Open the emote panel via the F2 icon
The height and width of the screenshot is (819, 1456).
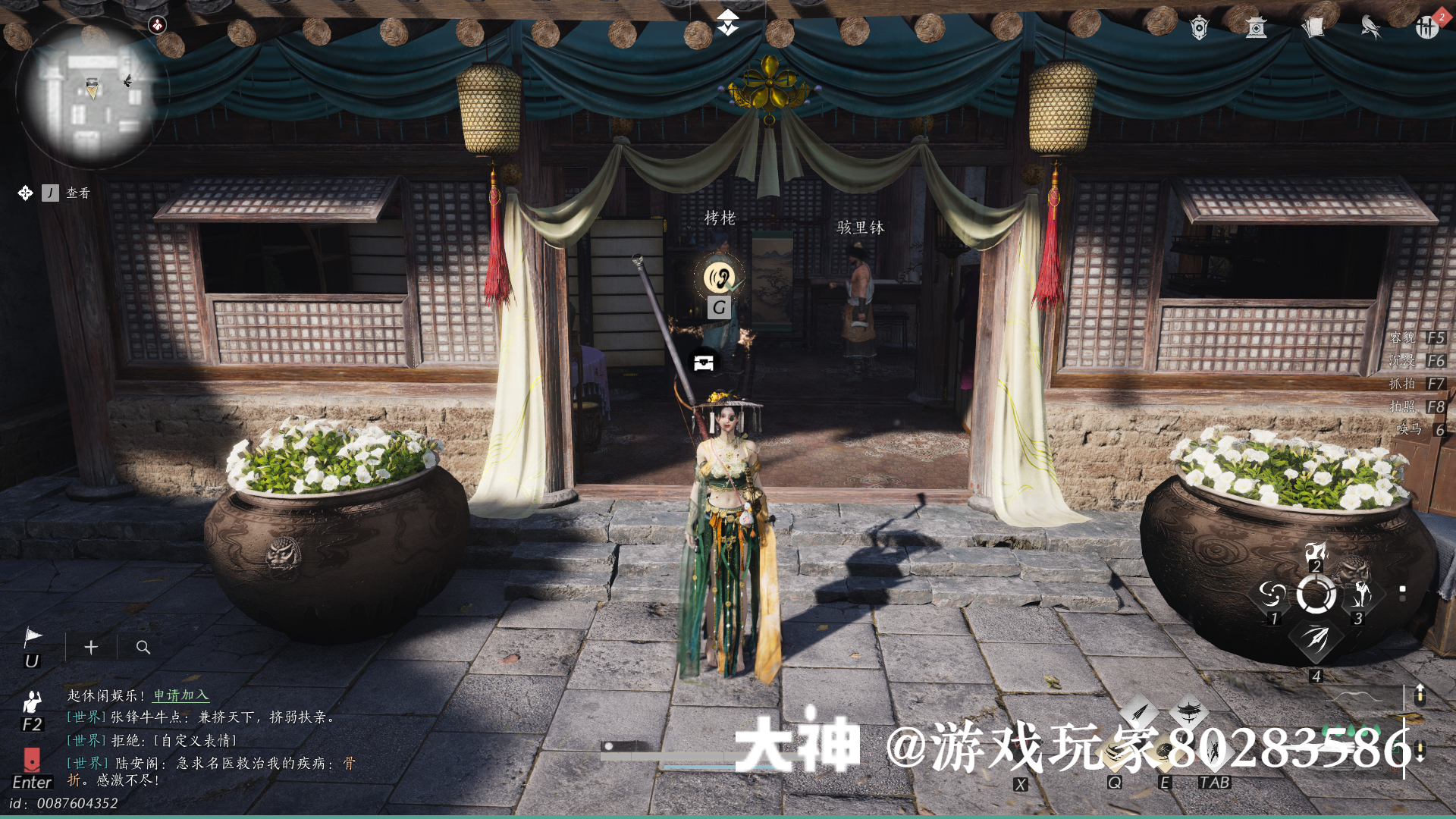click(32, 701)
